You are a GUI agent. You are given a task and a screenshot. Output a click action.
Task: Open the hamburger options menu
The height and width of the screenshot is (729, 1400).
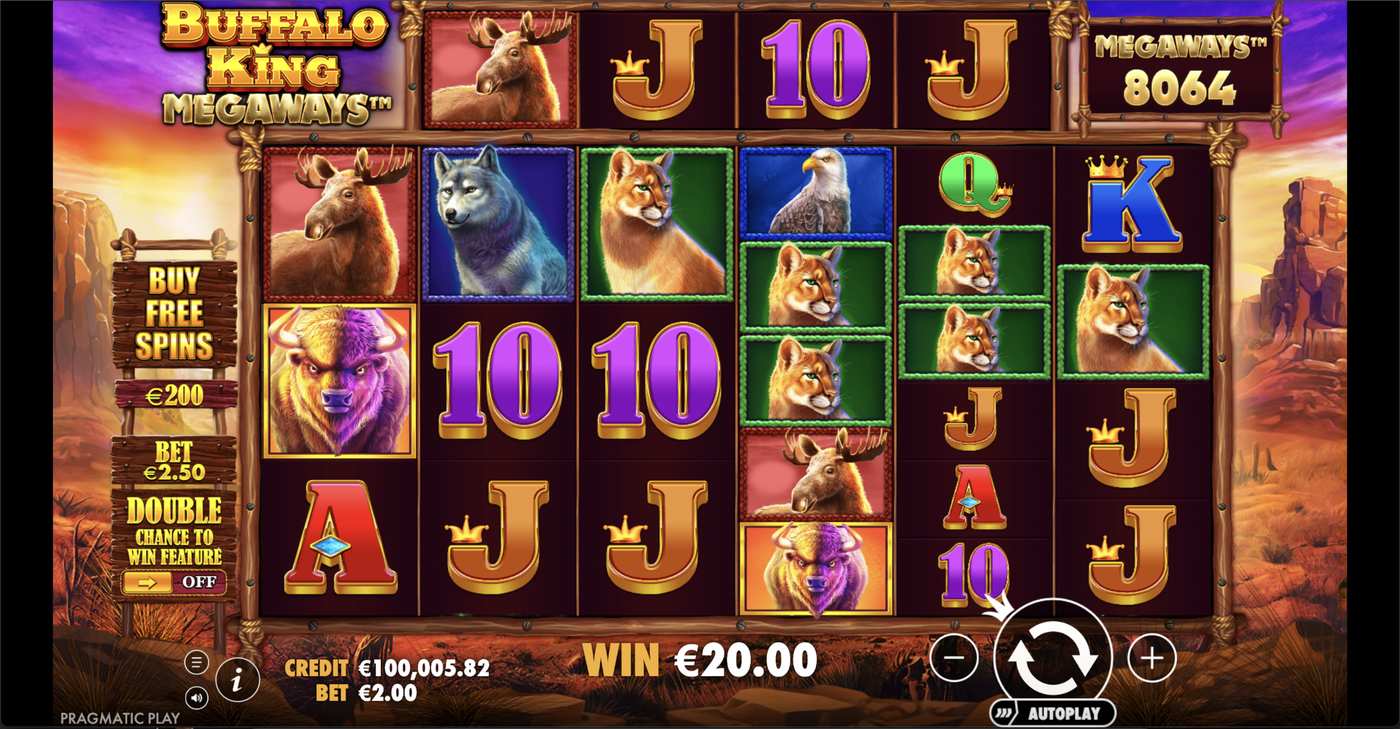point(196,660)
